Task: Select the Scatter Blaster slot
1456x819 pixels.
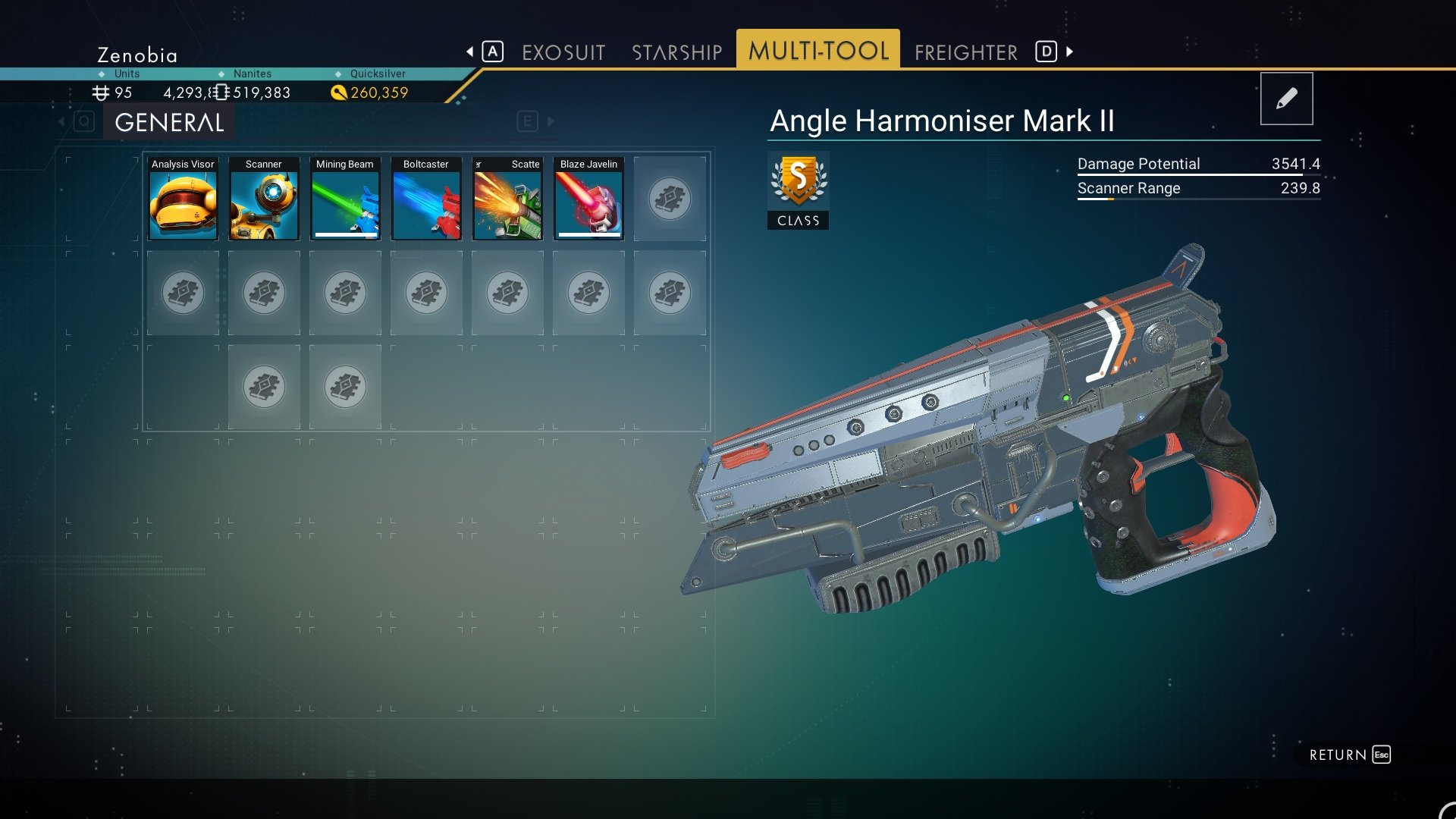Action: click(507, 199)
